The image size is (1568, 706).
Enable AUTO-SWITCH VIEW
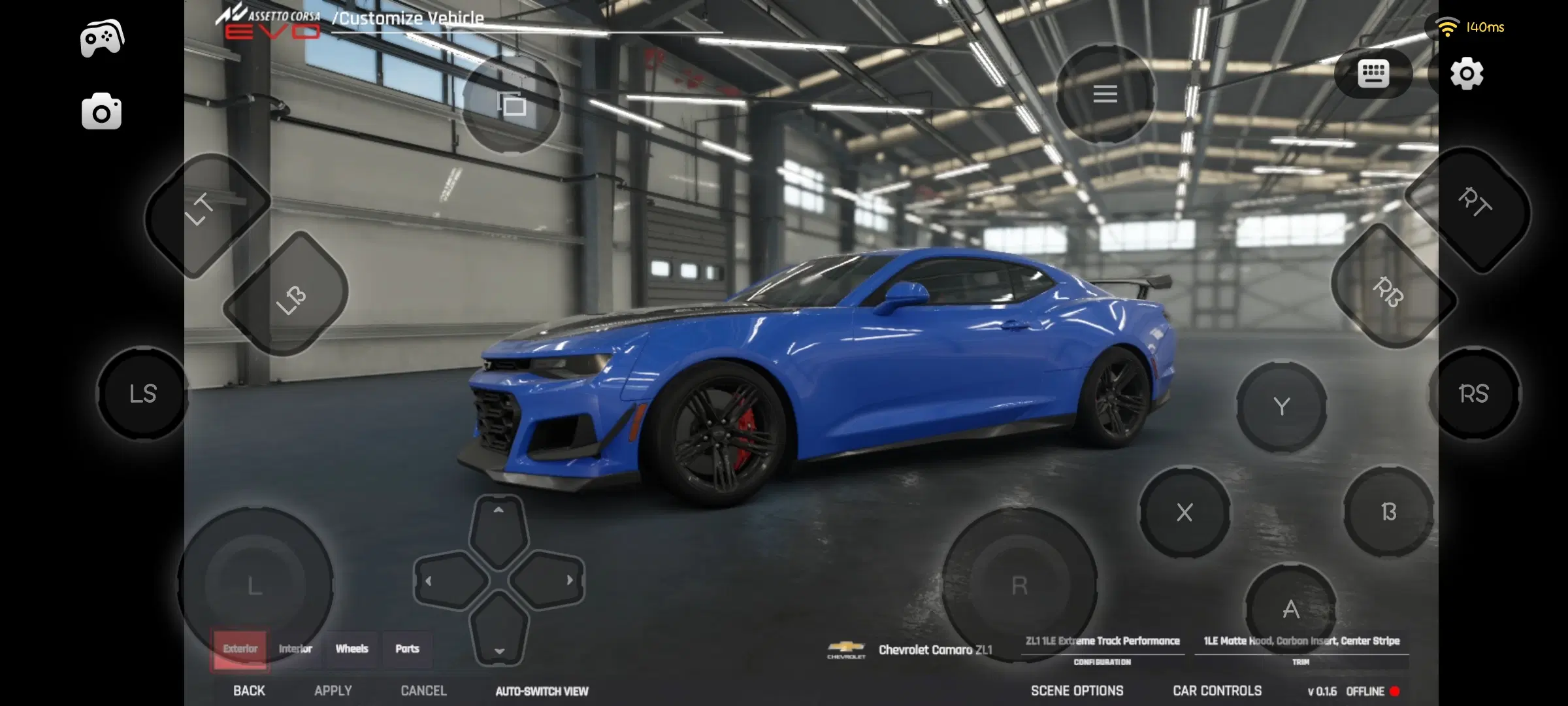542,690
